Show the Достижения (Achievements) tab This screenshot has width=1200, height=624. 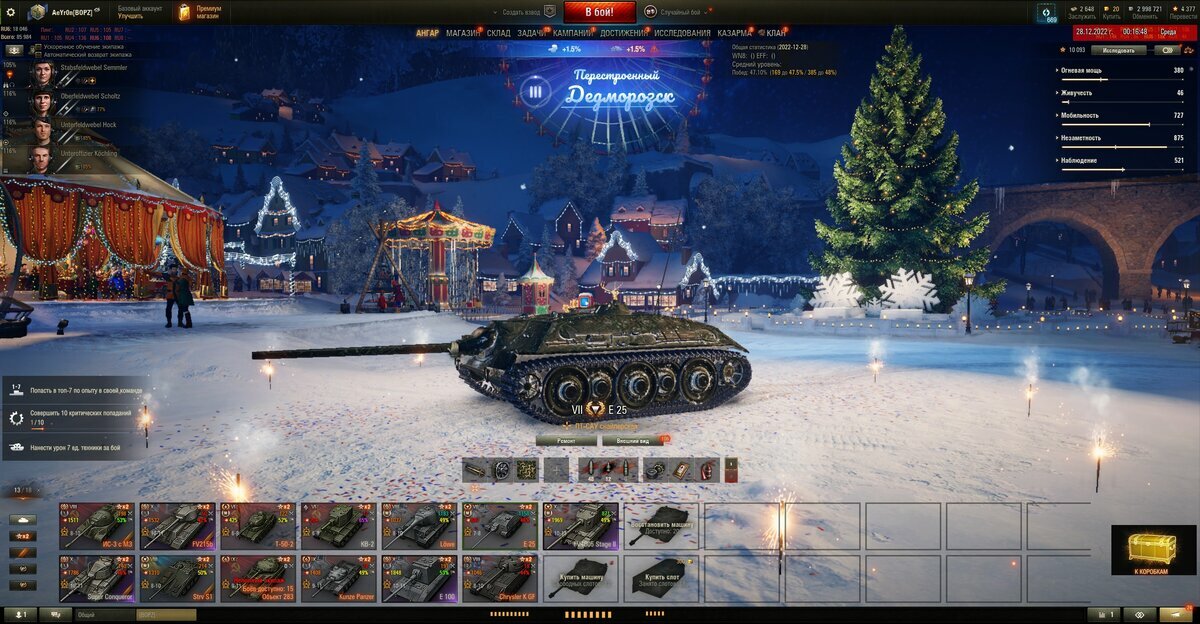[623, 33]
